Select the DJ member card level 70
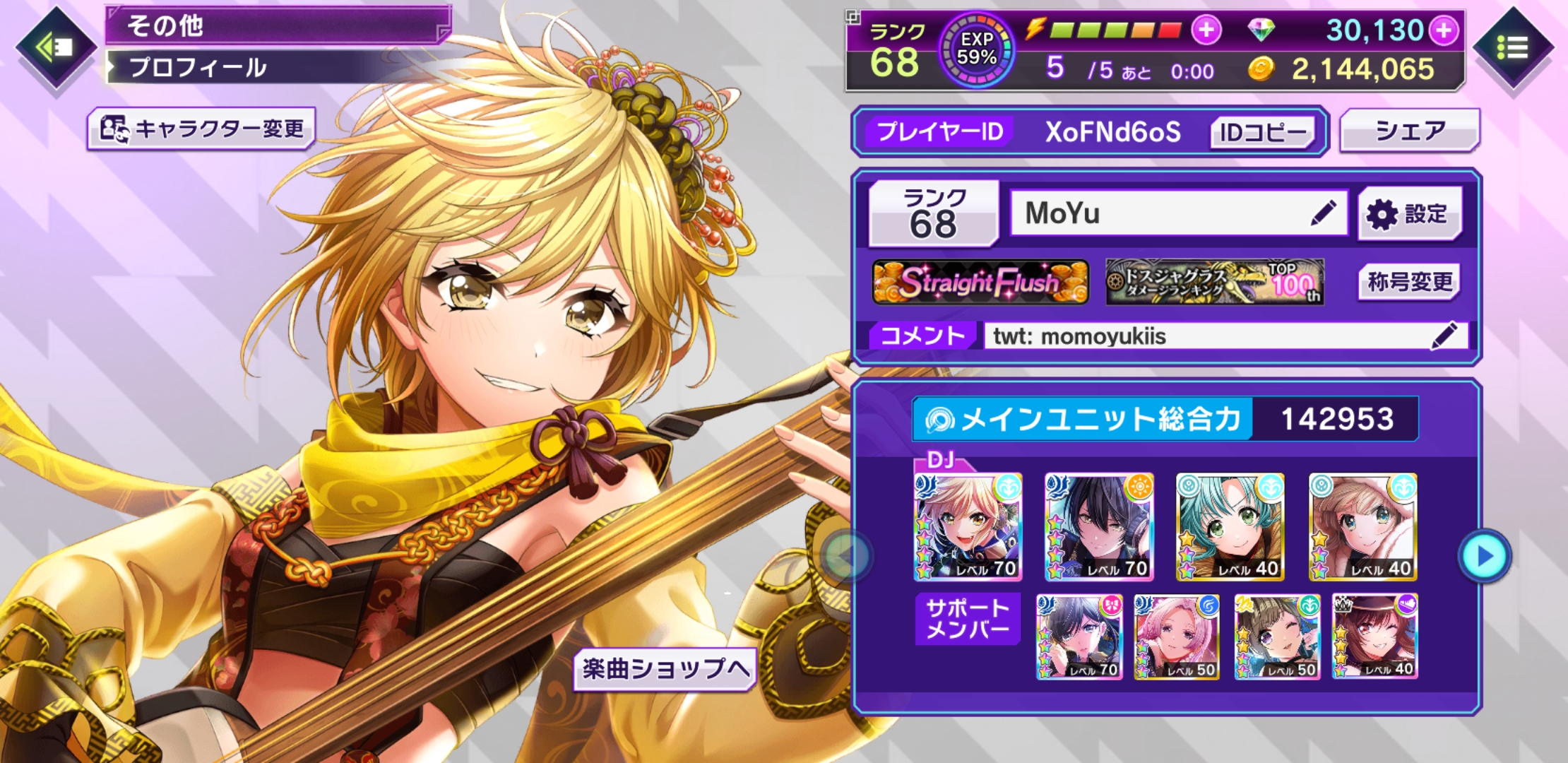 point(968,527)
